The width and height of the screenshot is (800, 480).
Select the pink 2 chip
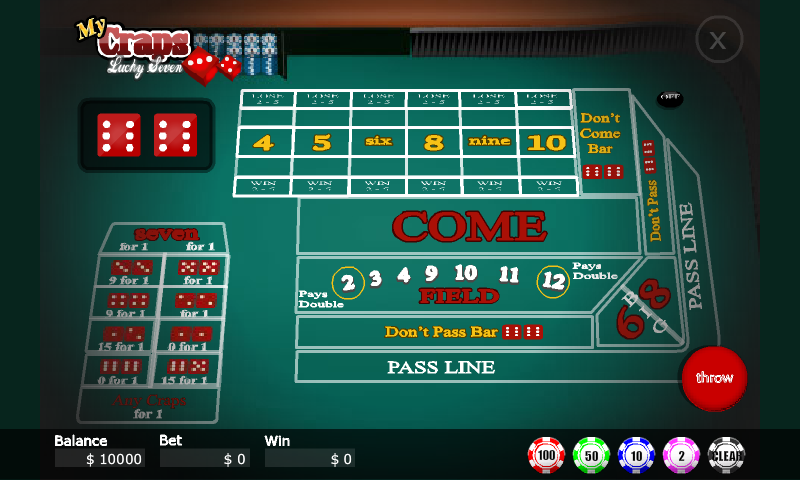pos(681,455)
